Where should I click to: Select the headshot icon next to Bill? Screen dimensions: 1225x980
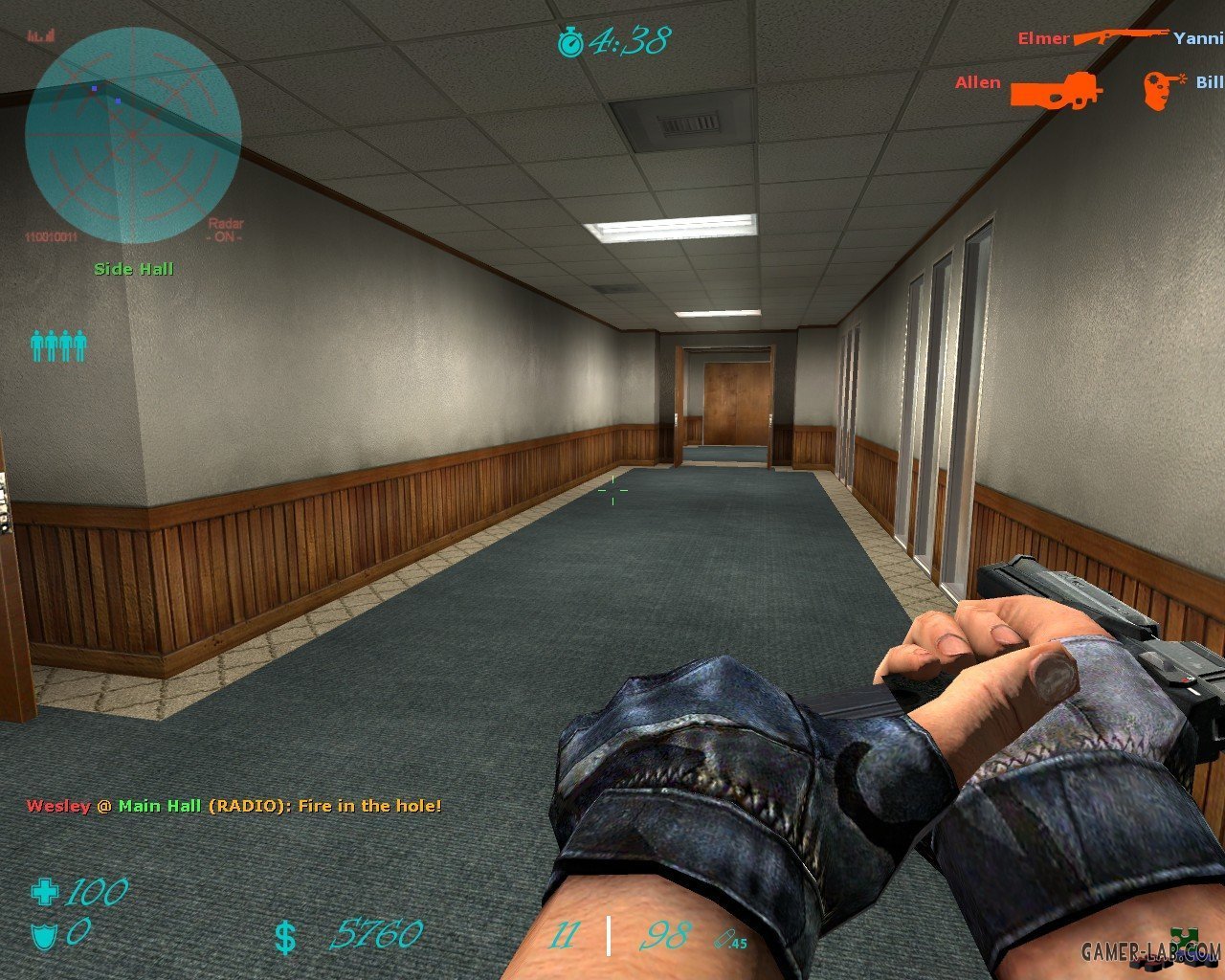(1163, 89)
